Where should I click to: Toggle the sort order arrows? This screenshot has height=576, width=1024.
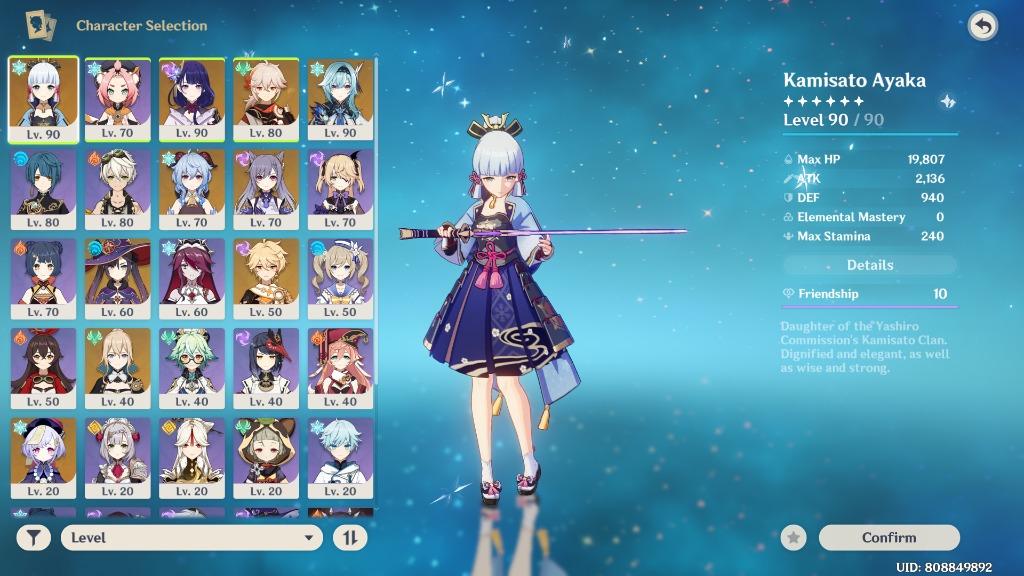(x=350, y=538)
